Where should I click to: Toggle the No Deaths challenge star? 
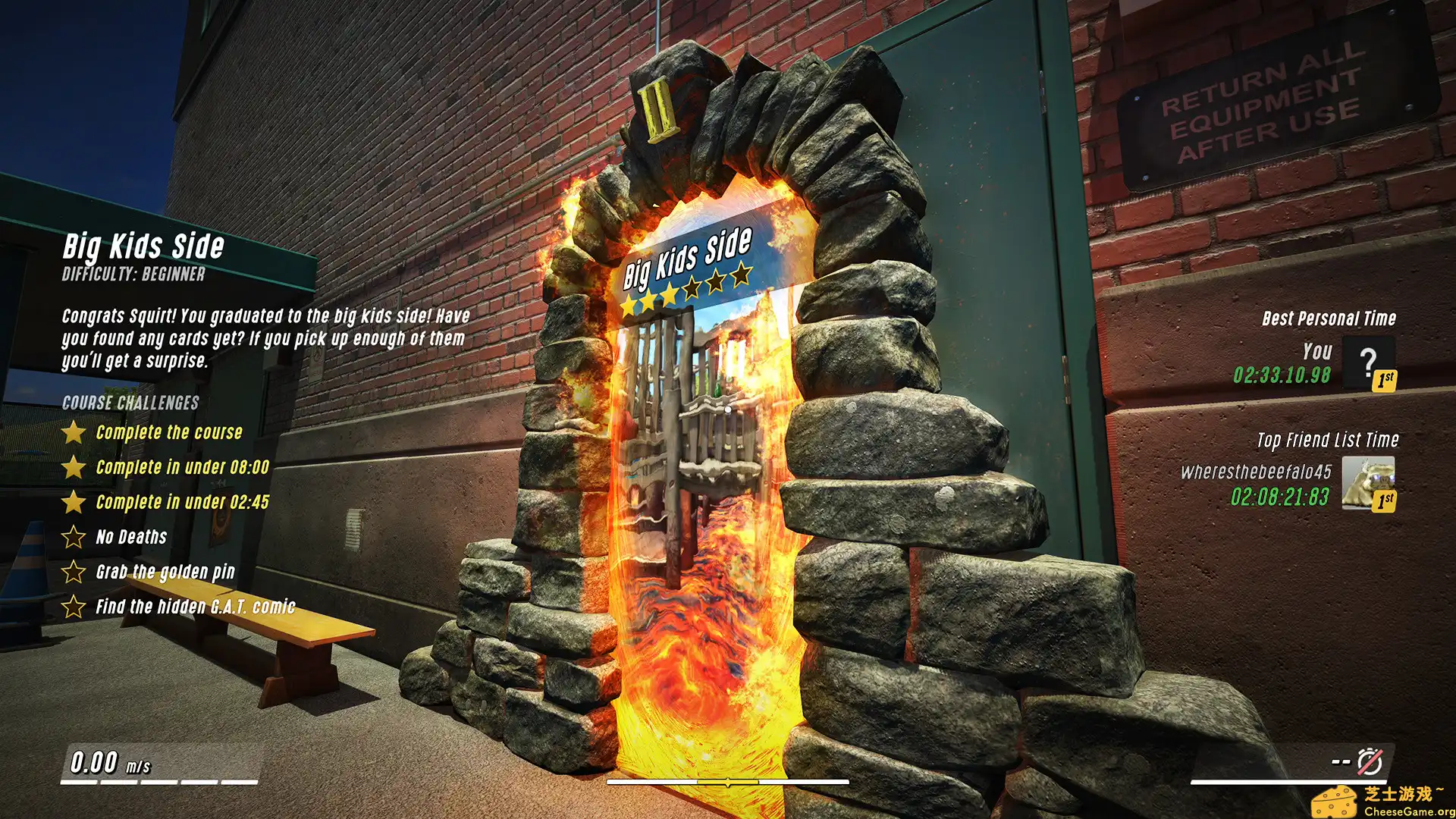pos(73,537)
